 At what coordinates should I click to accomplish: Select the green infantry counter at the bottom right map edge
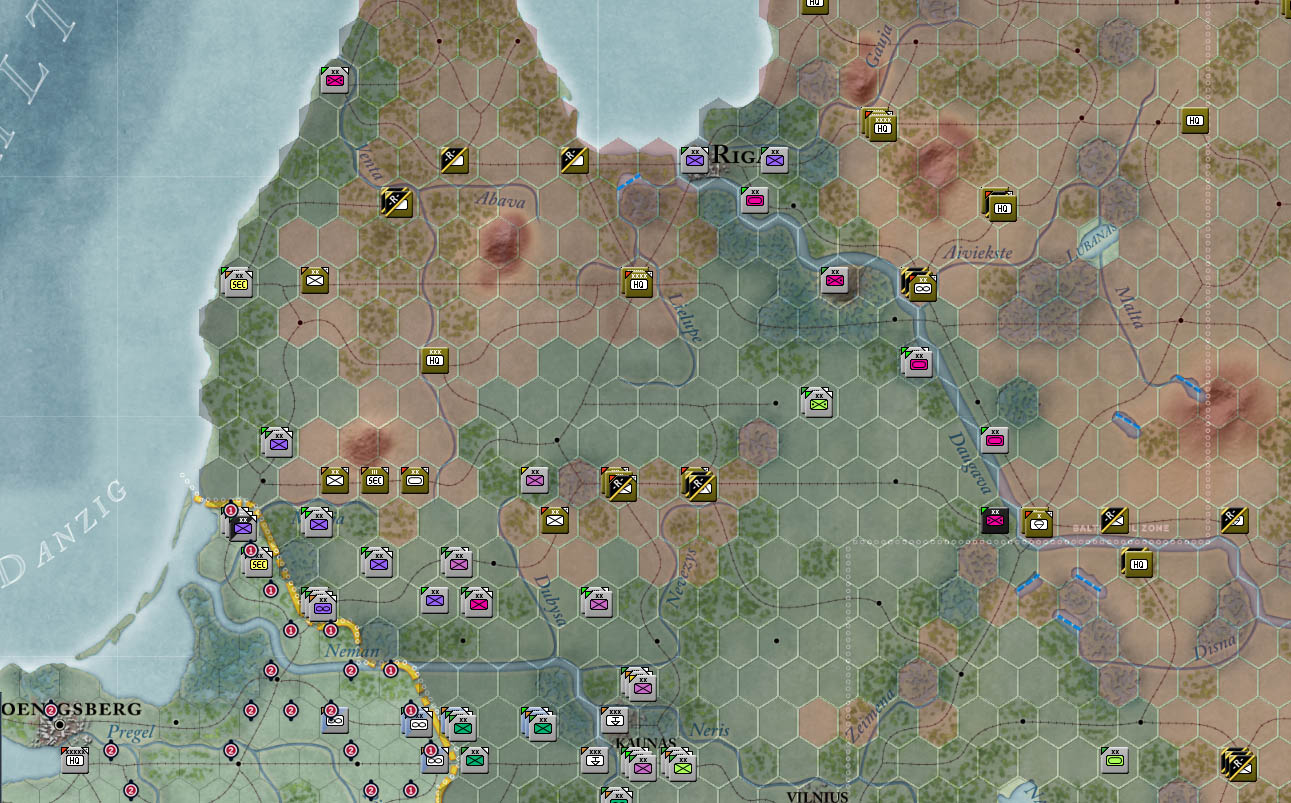1113,758
